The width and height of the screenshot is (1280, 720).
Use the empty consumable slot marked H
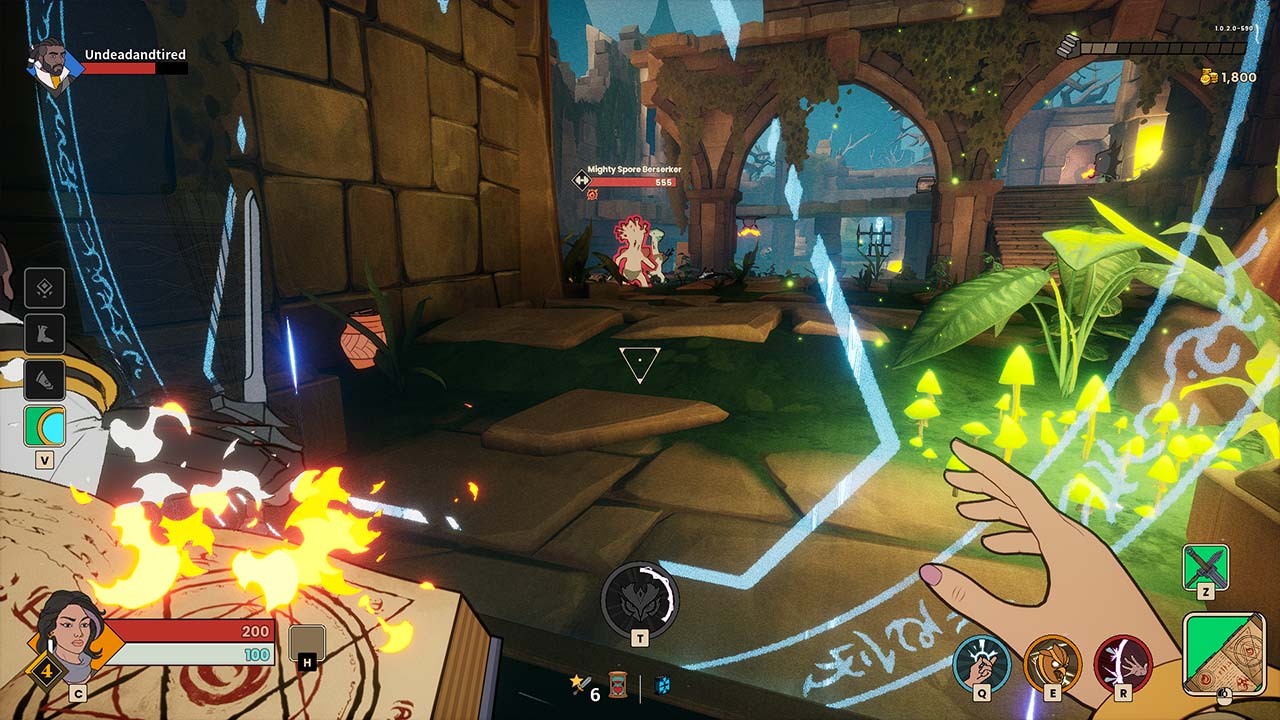click(307, 643)
